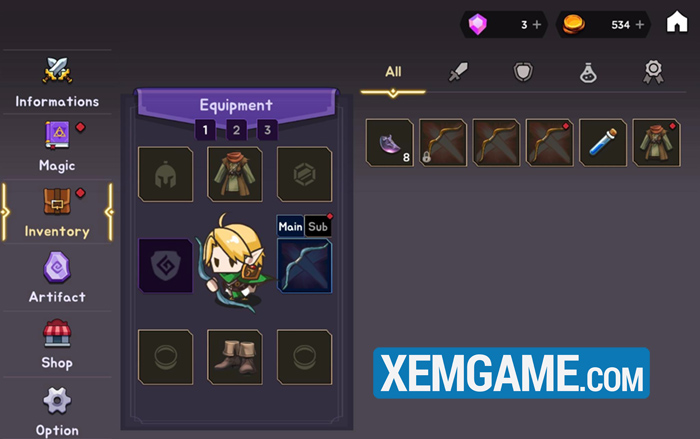Filter inventory by sword weapons tab

pos(458,72)
